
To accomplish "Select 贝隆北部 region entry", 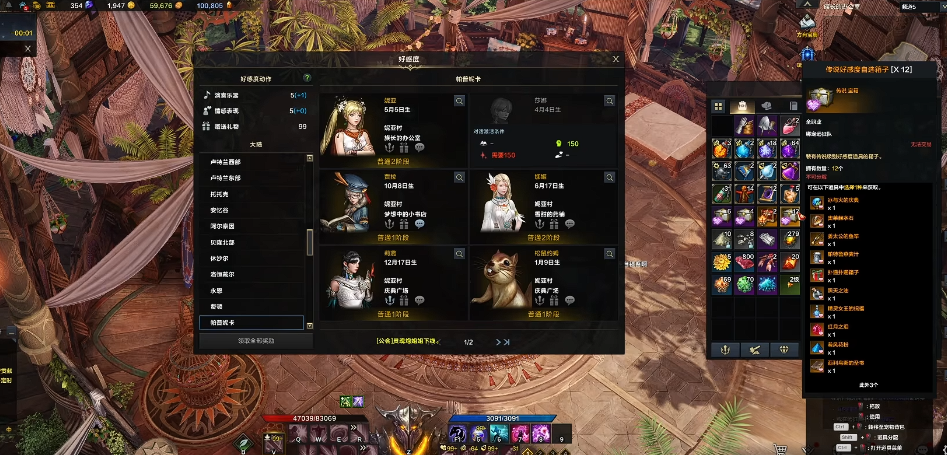I will pos(223,241).
